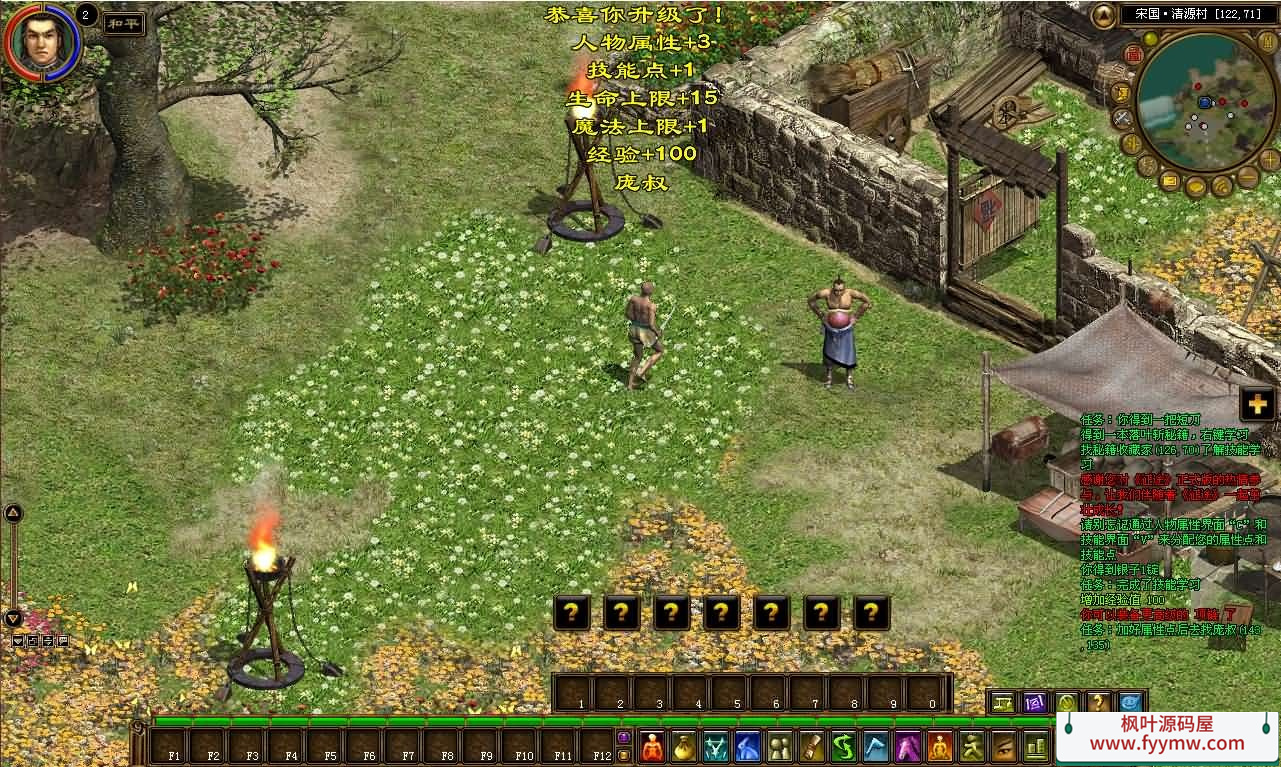Click the green curved arrow icon
Image resolution: width=1281 pixels, height=767 pixels.
pos(844,746)
